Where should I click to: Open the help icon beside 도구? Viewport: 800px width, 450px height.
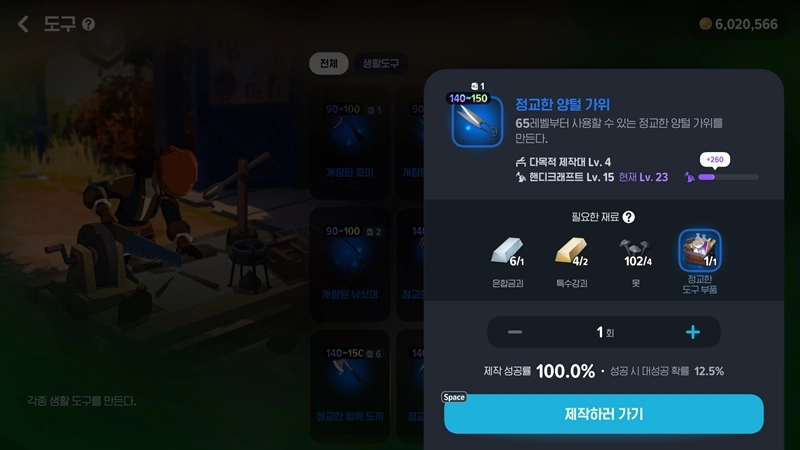89,24
